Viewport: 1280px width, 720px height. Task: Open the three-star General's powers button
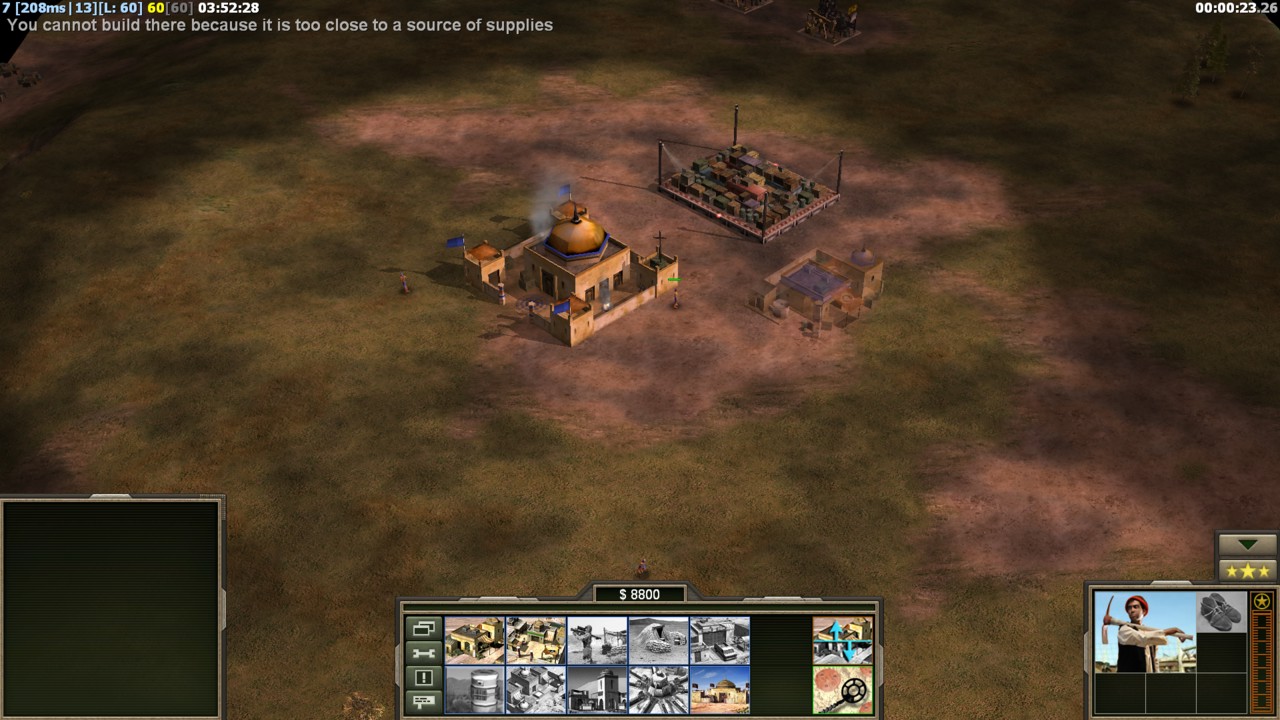[1247, 571]
